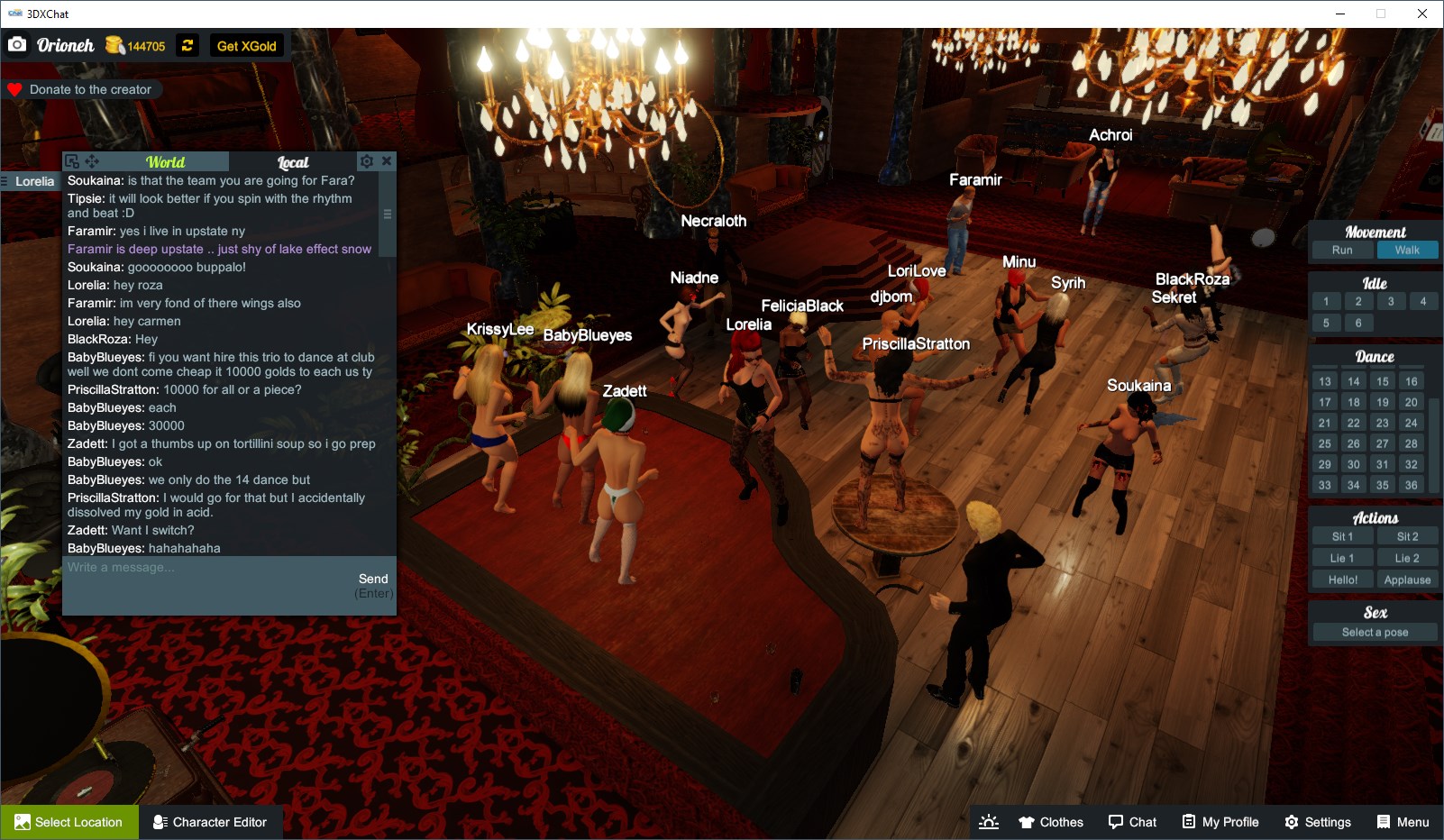Select Idle pose number 4
This screenshot has width=1444, height=840.
click(x=1423, y=301)
